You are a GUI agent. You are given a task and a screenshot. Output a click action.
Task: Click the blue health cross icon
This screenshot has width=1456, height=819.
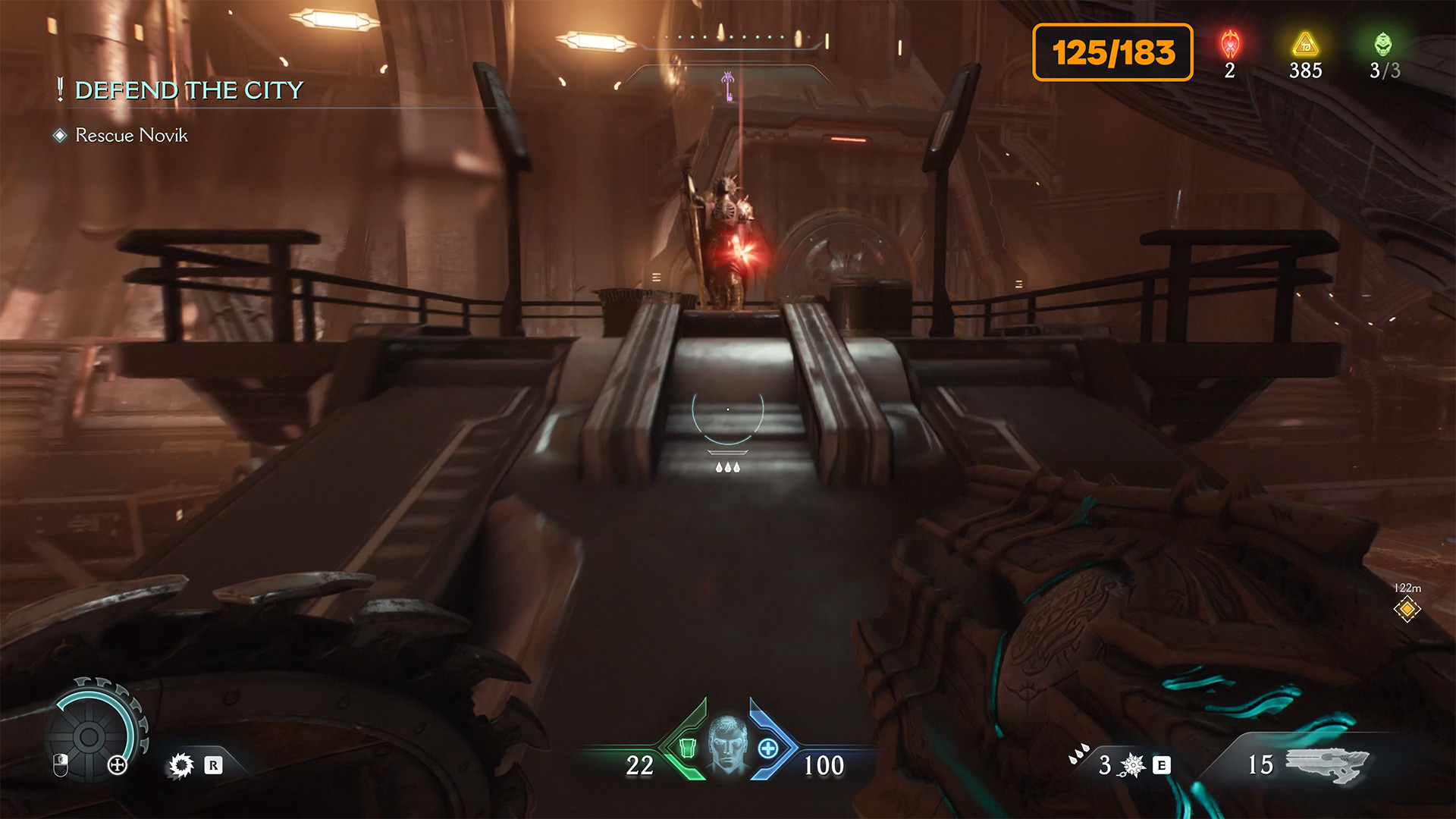pos(768,748)
